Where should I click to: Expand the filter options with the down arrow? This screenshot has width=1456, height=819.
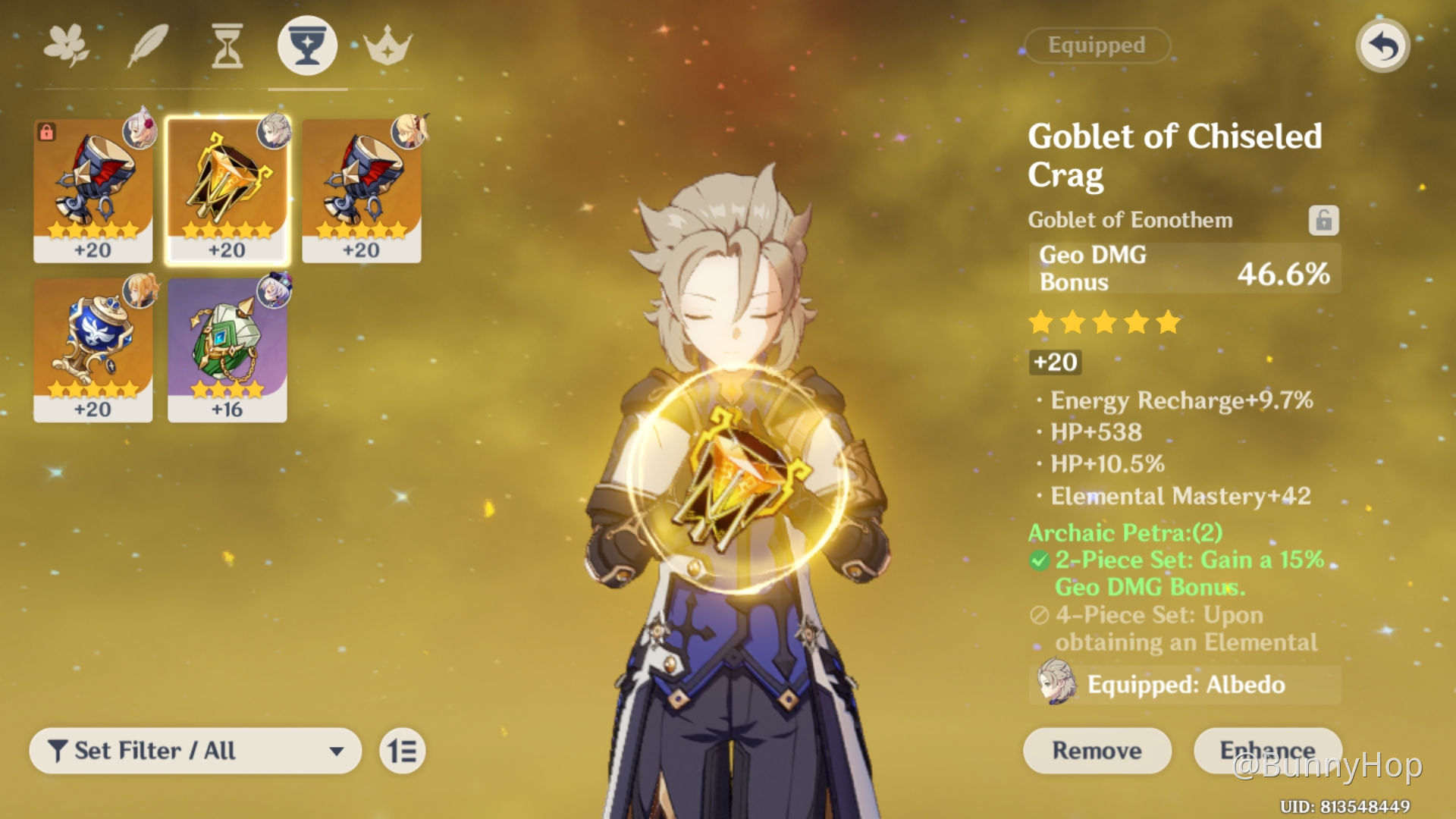(338, 751)
